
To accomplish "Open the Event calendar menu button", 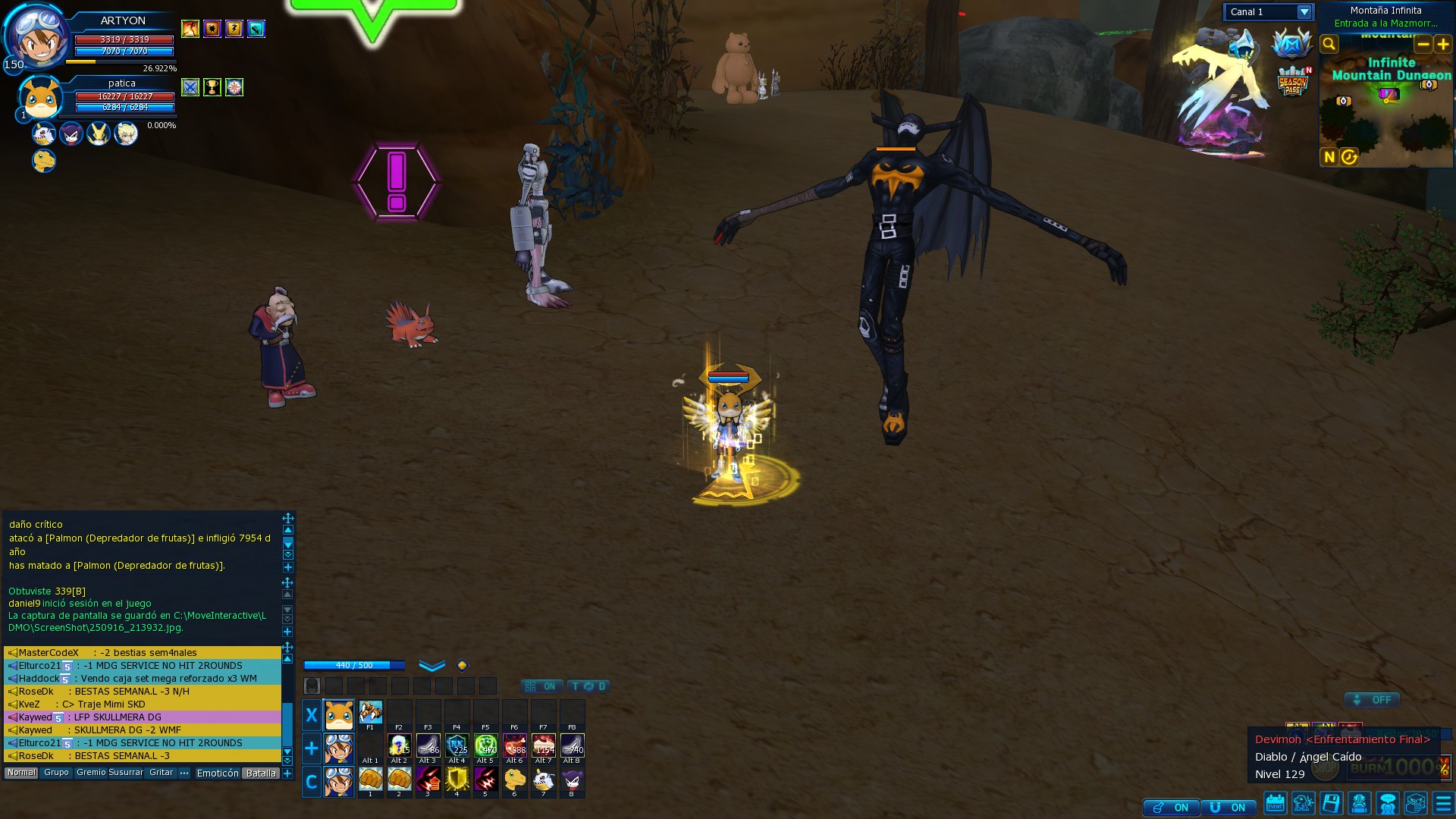I will [x=1276, y=804].
